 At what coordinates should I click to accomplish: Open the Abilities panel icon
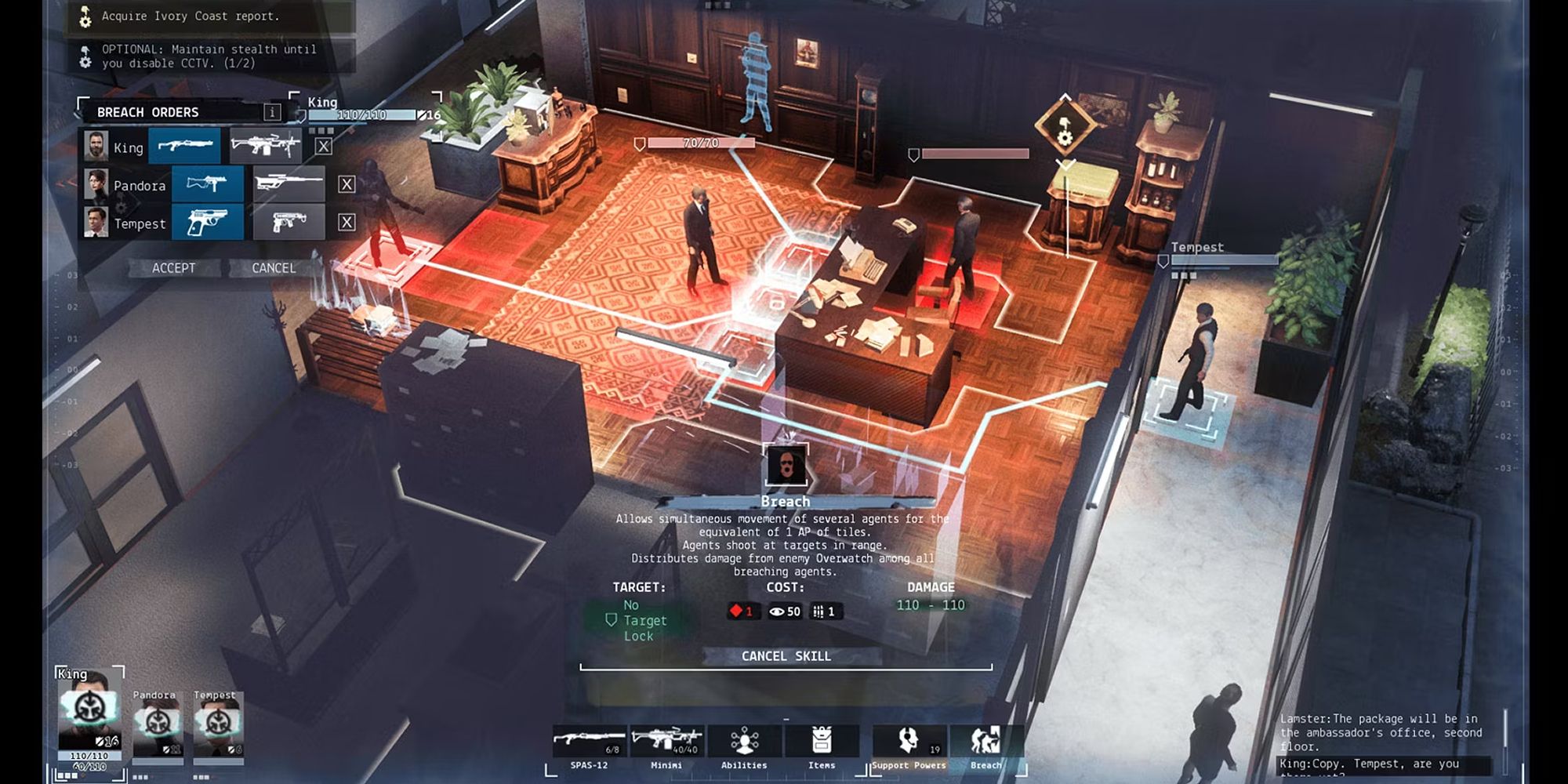tap(743, 741)
